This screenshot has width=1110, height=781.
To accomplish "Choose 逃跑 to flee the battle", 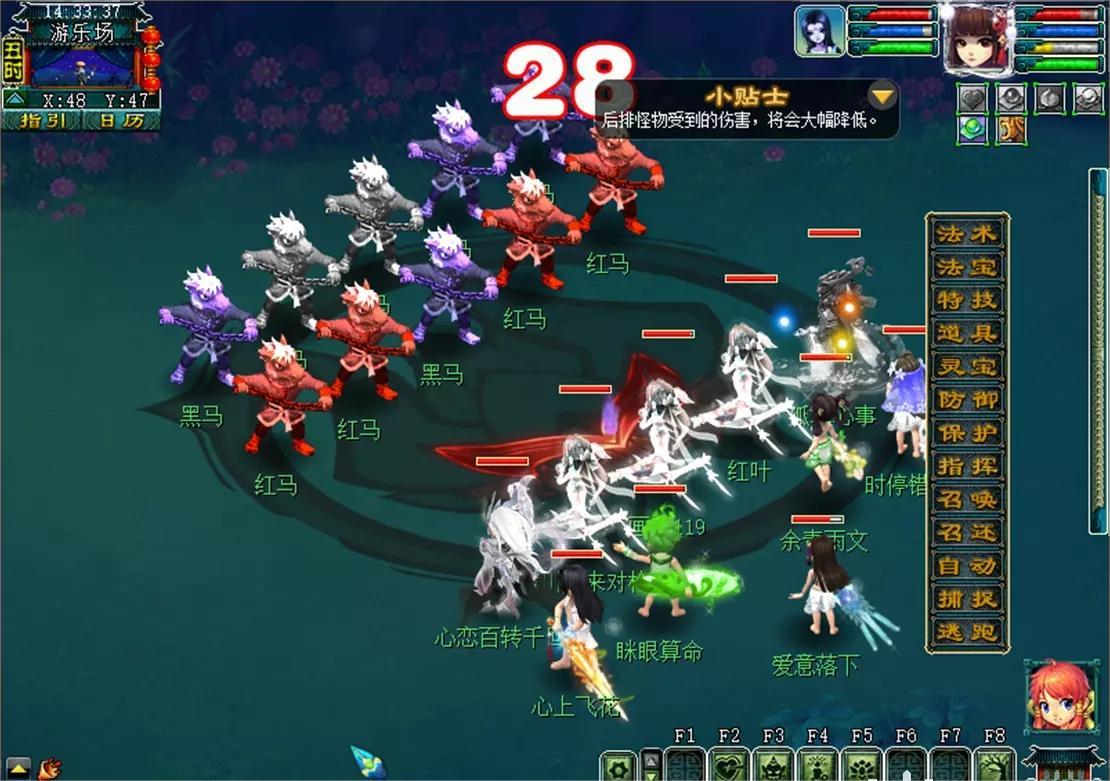I will click(x=966, y=631).
